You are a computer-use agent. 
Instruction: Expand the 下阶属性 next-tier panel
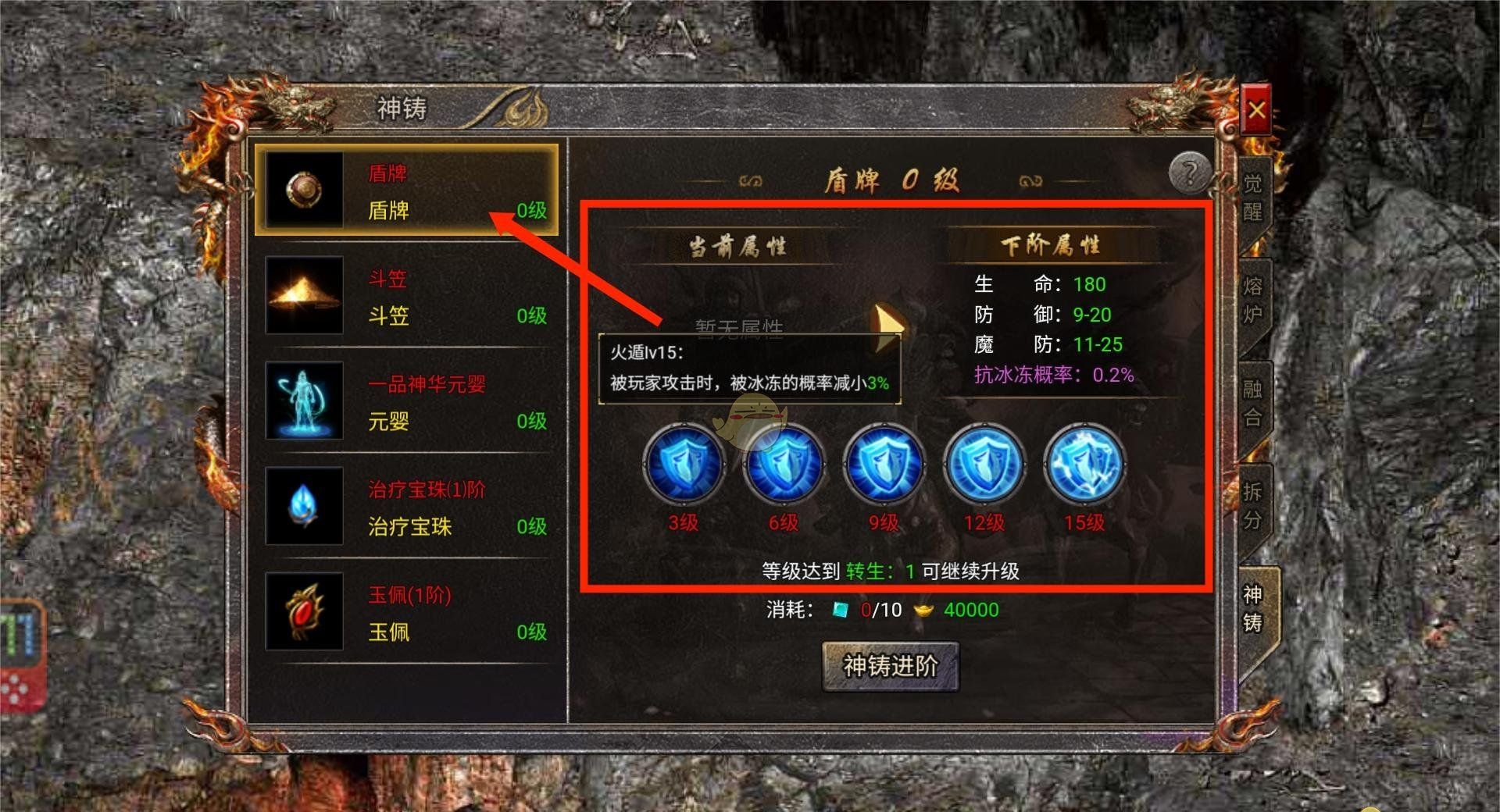tap(1051, 244)
